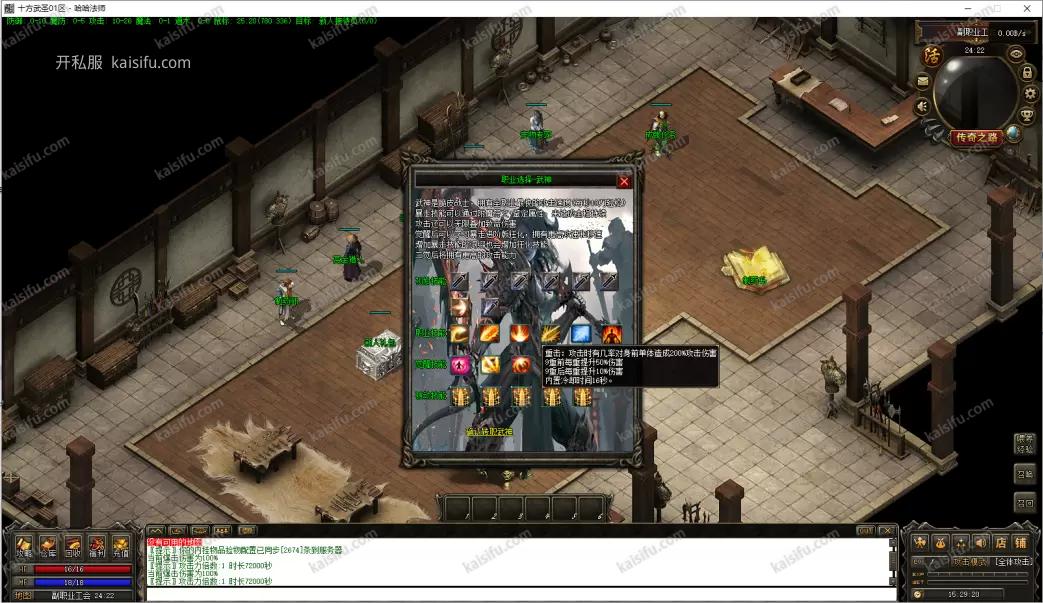
Task: Confirm choosing the War God class
Action: (489, 432)
